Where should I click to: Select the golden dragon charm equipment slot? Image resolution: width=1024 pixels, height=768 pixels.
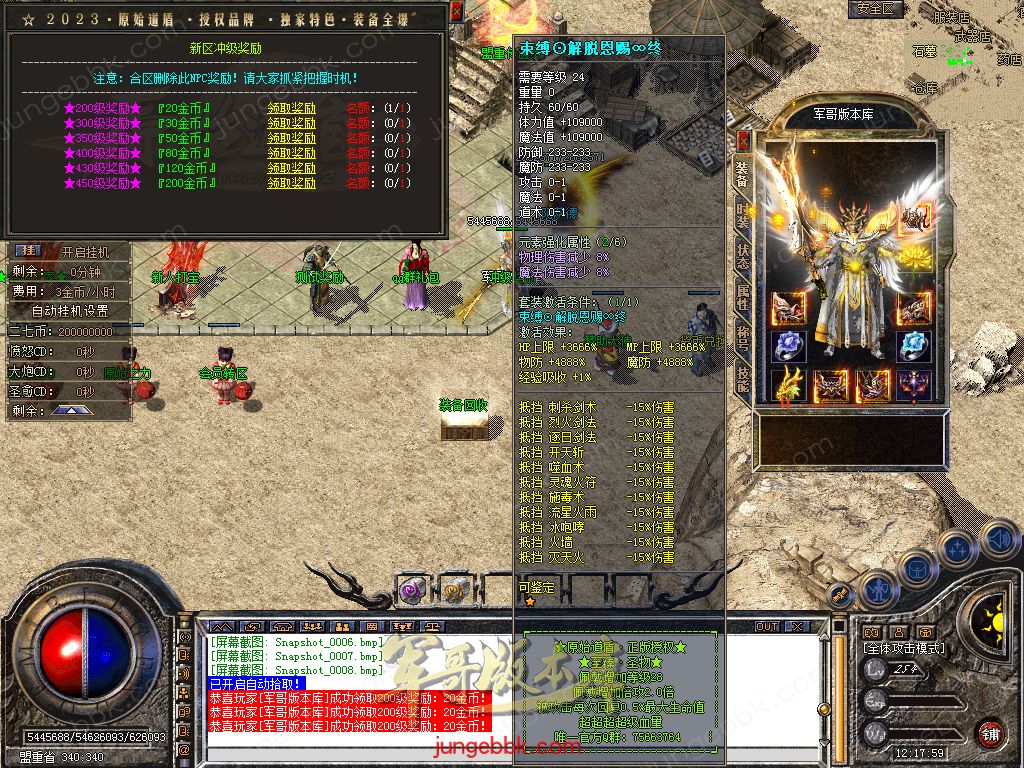[x=789, y=385]
